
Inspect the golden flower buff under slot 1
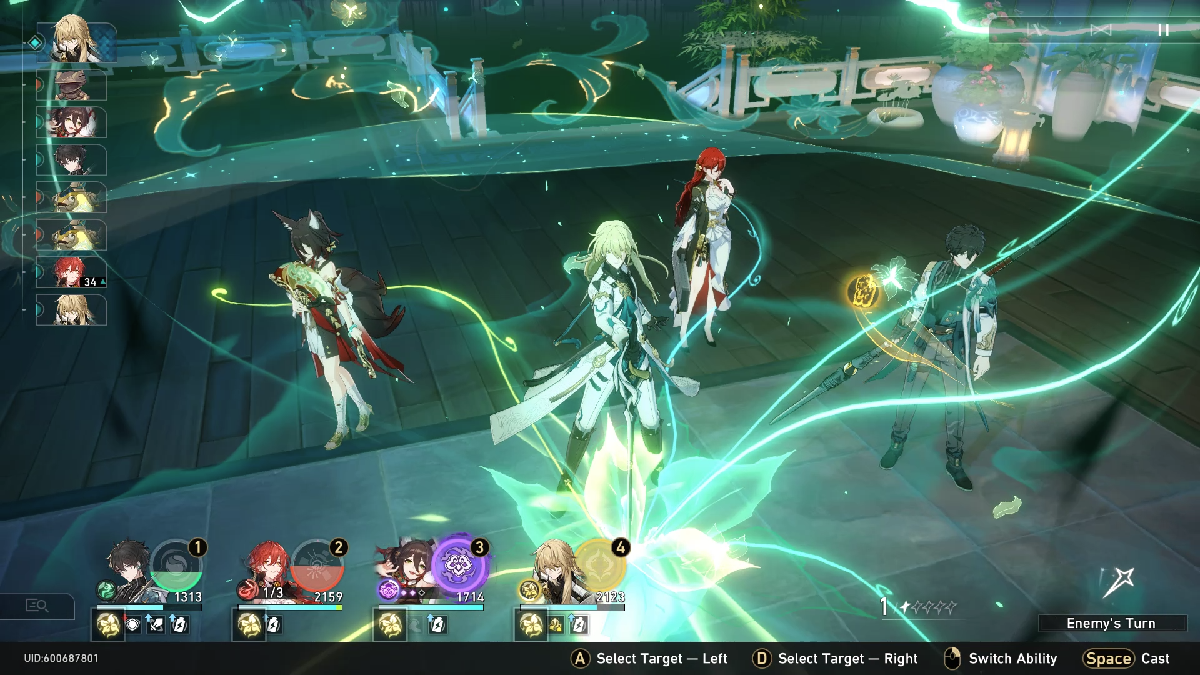point(109,625)
